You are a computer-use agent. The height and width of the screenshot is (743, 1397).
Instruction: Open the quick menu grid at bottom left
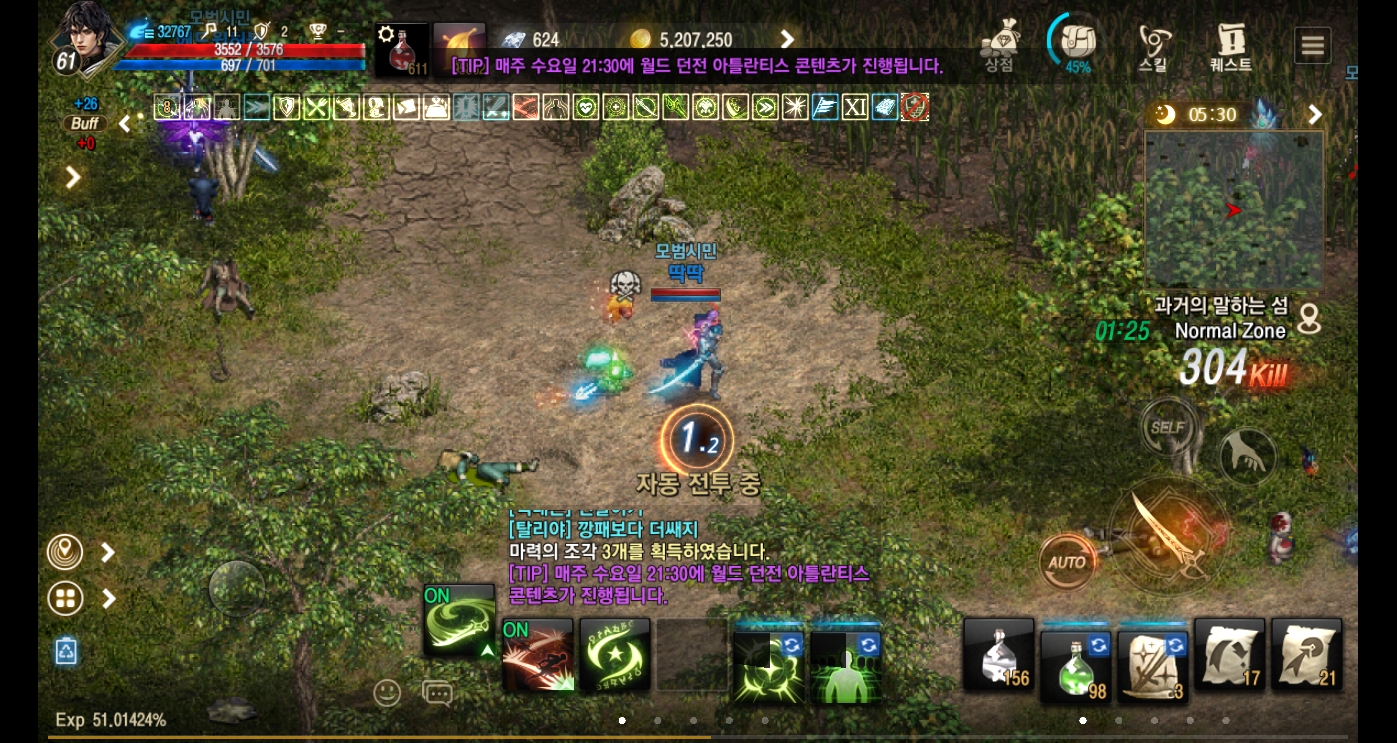tap(65, 598)
